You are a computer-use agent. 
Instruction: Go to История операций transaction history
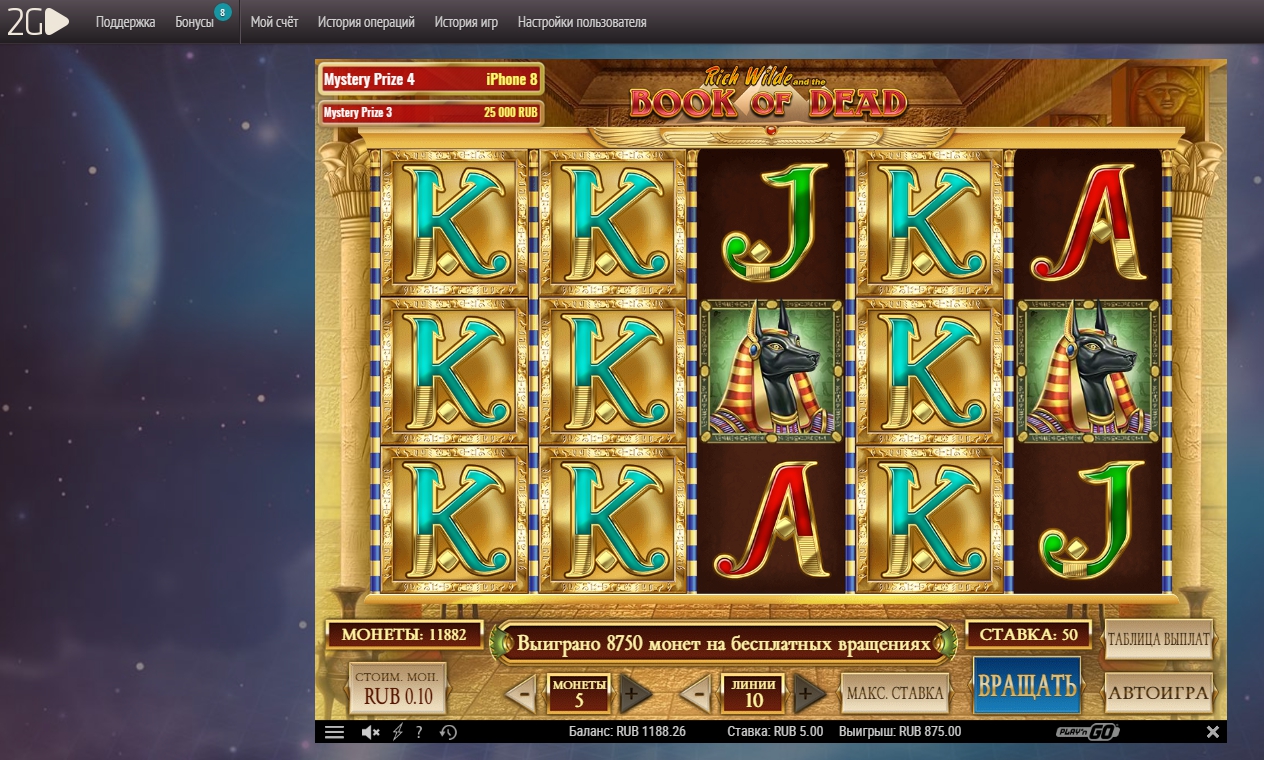click(x=366, y=22)
